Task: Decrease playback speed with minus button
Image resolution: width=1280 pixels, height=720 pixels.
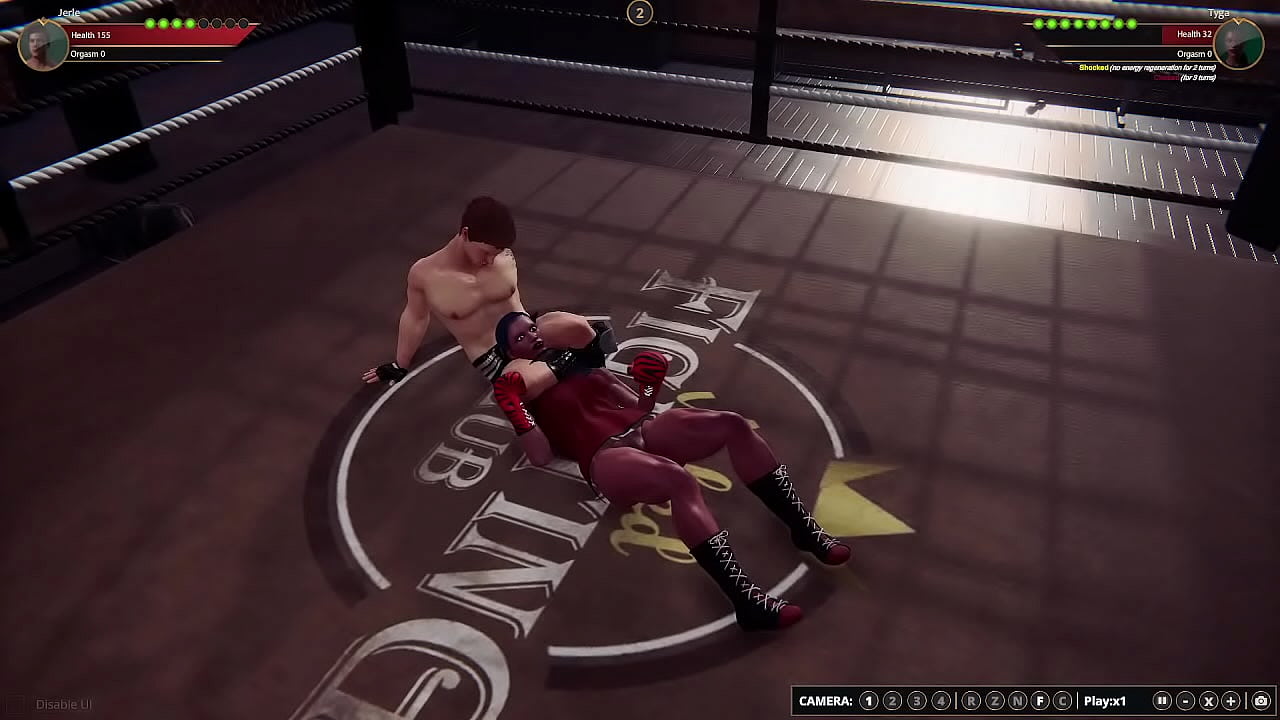Action: click(1186, 700)
